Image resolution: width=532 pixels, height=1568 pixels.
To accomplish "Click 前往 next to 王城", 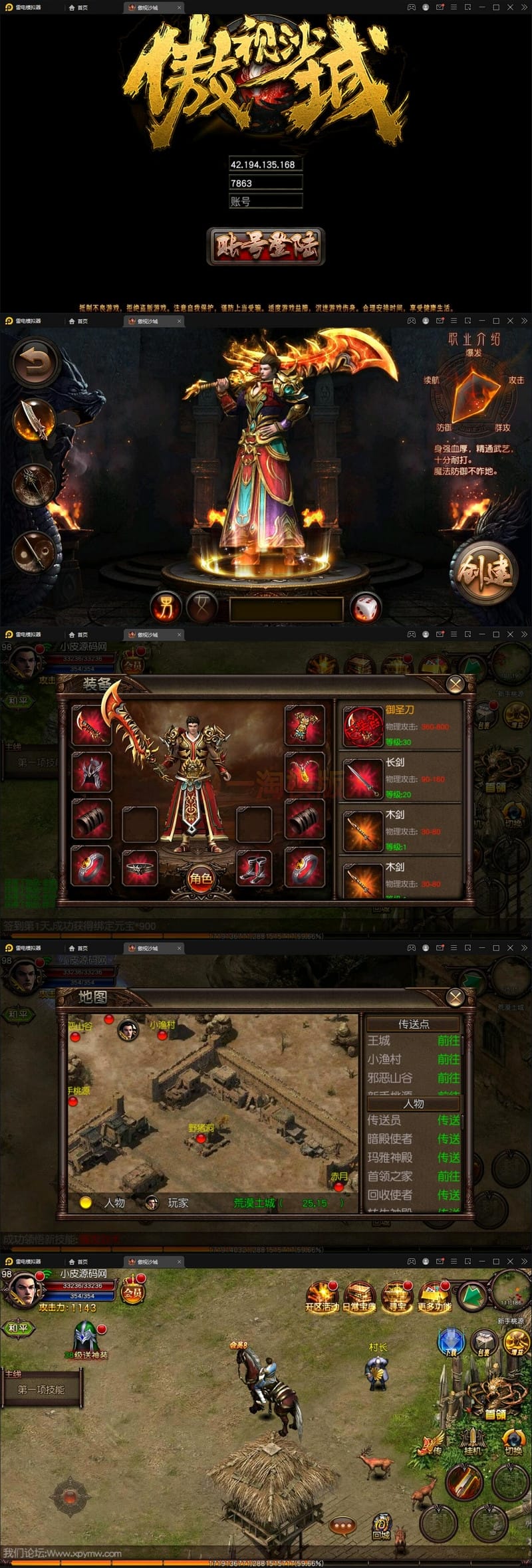I will pyautogui.click(x=448, y=1040).
